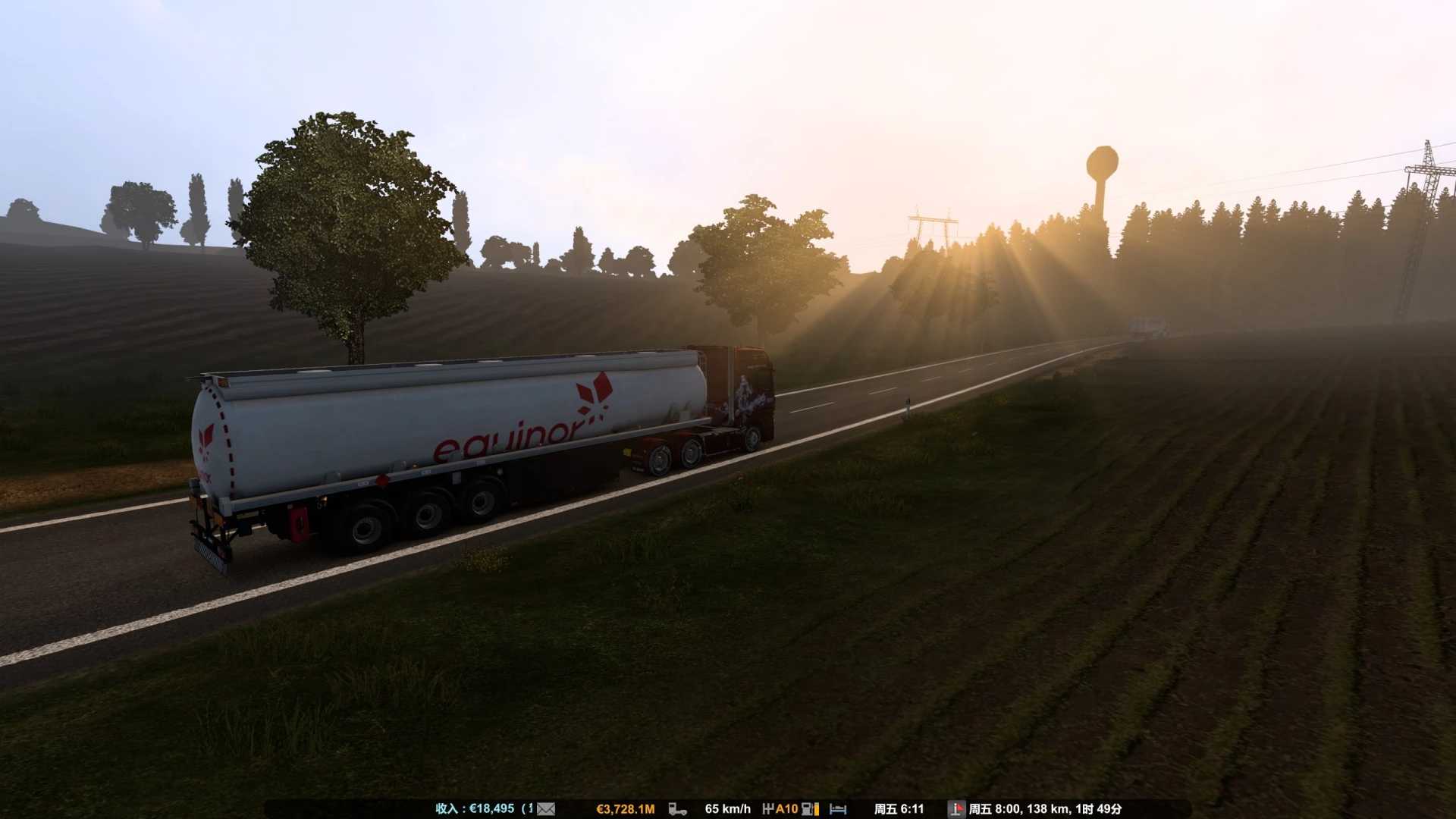
Task: Select the fuel pump indicator icon
Action: [809, 809]
